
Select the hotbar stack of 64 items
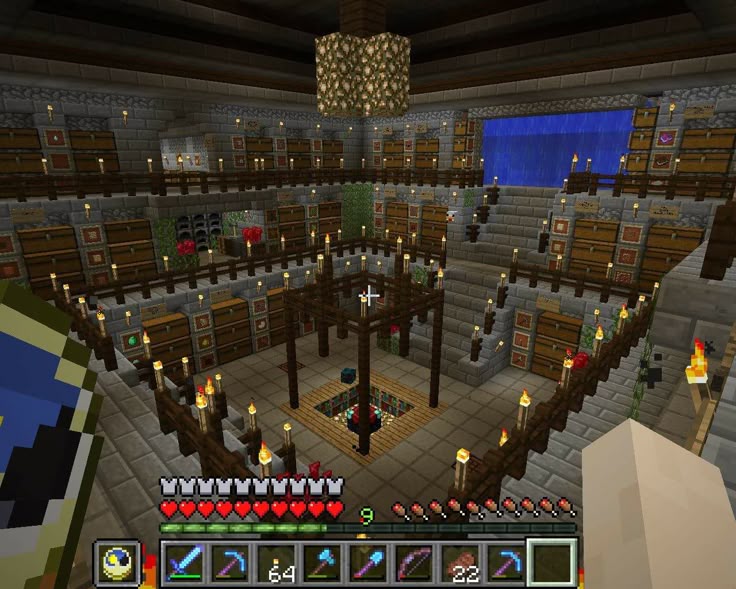click(x=276, y=563)
